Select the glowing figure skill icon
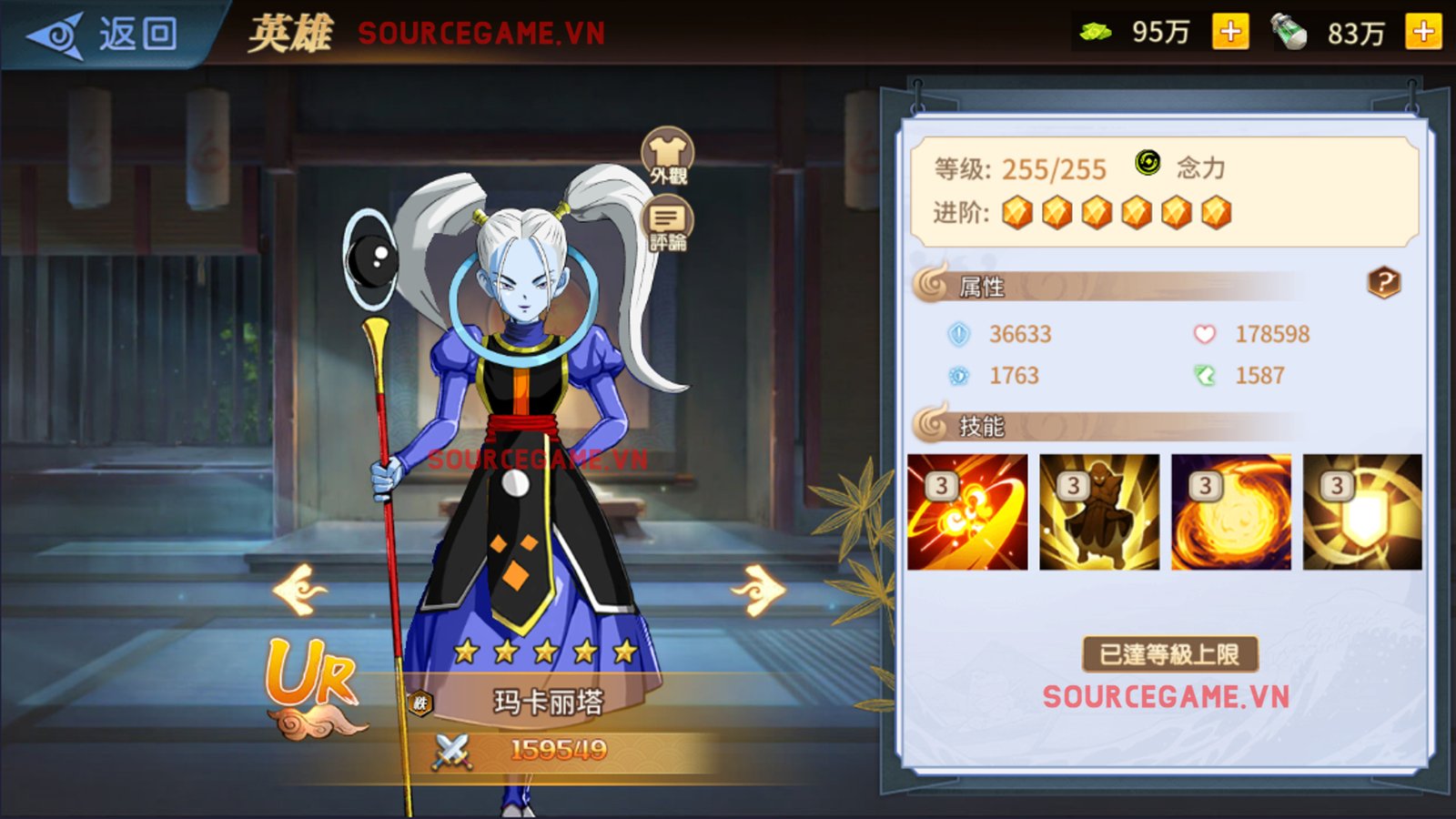 click(1099, 512)
